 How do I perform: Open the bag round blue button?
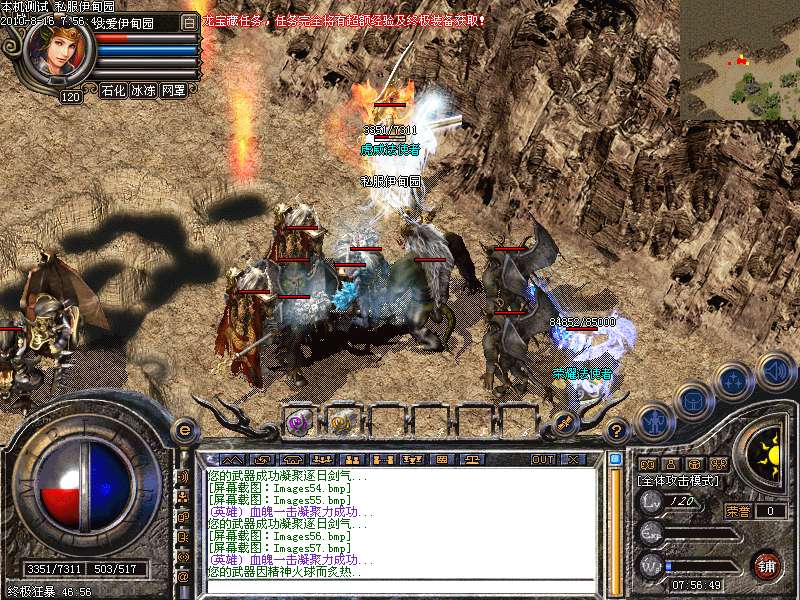693,401
